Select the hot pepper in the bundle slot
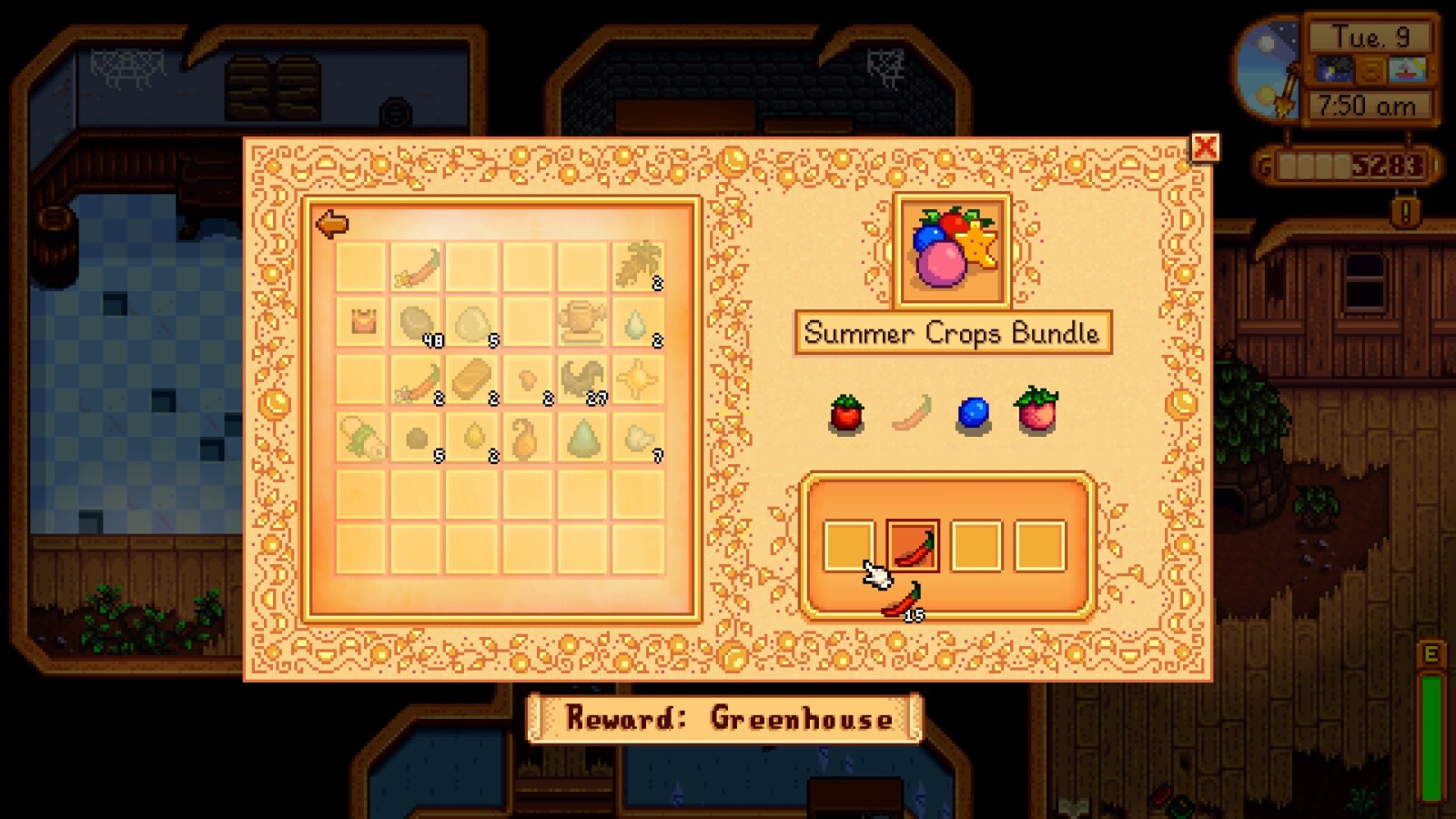 tap(913, 546)
